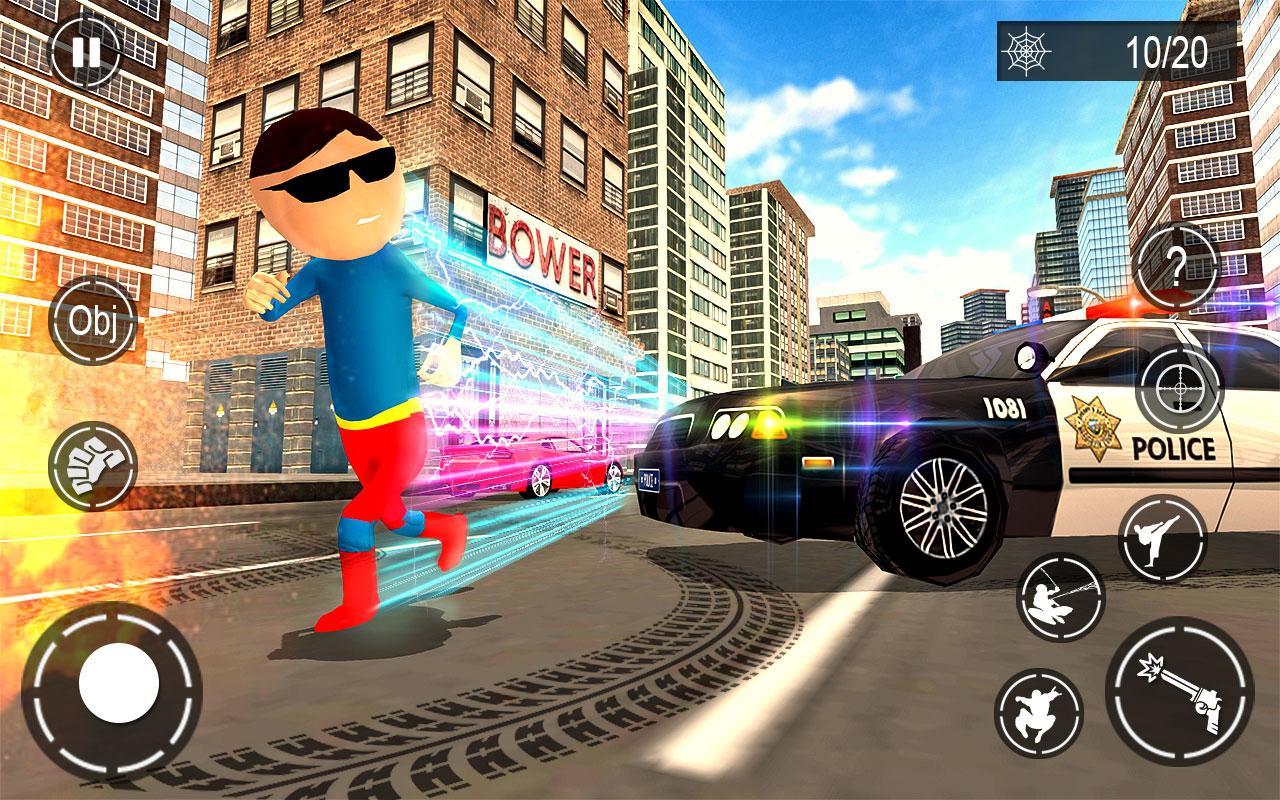Fire the revolver gun button
This screenshot has height=800, width=1280.
(1180, 690)
